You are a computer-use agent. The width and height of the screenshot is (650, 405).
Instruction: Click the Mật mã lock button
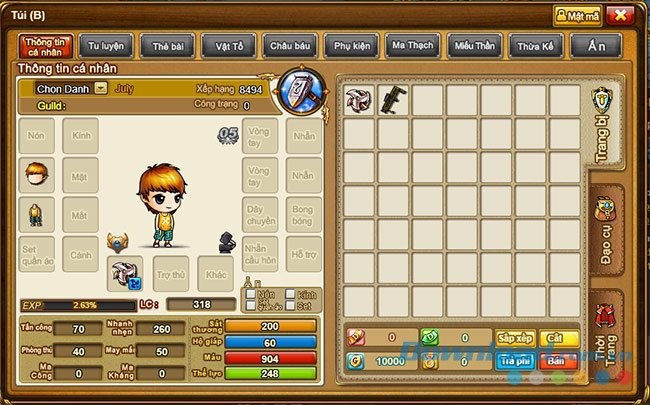coord(577,15)
